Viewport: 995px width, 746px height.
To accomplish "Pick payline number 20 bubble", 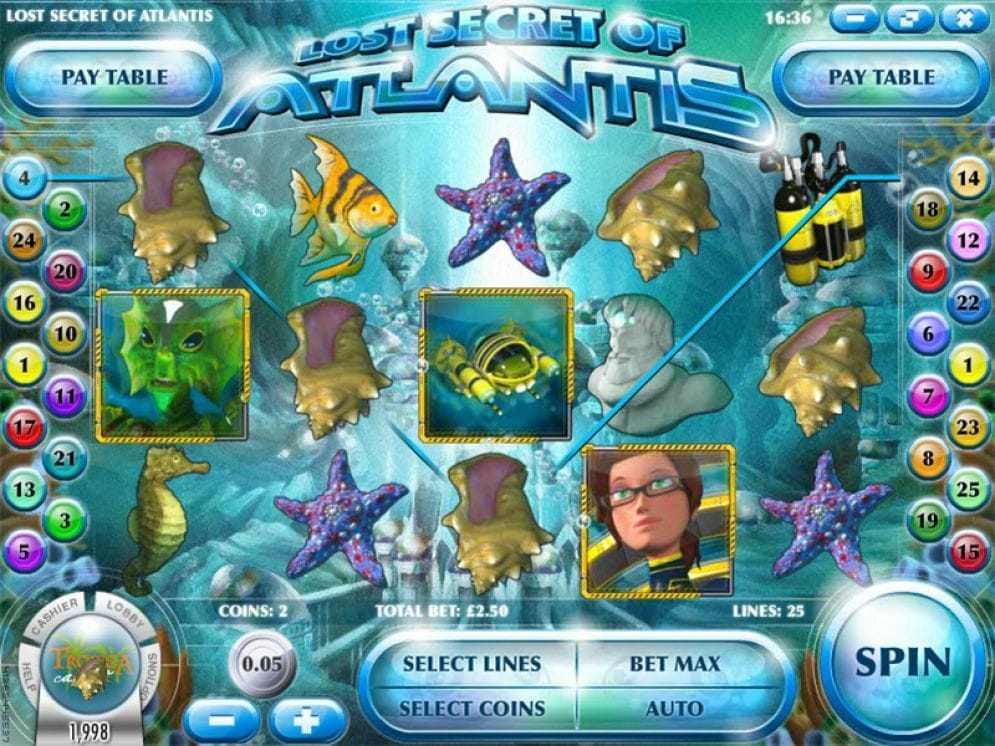I will pyautogui.click(x=65, y=271).
